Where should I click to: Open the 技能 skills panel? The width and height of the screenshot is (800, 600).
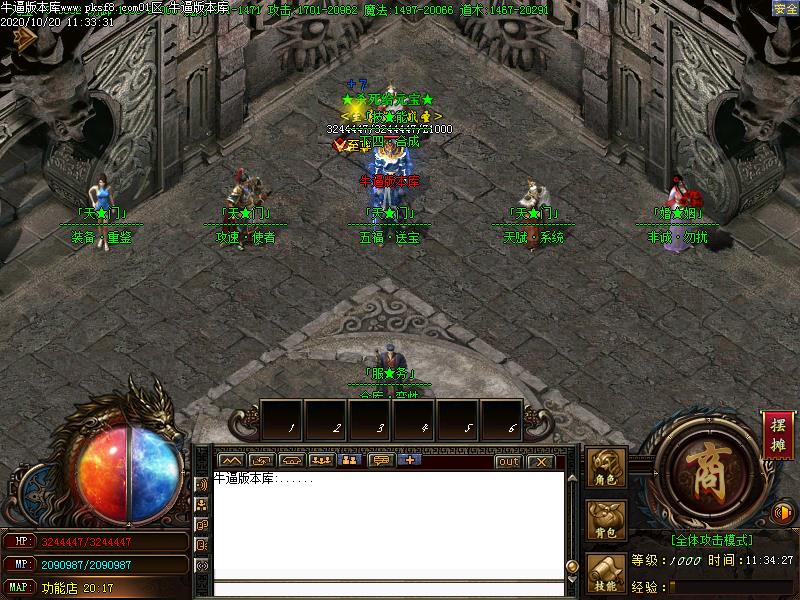pyautogui.click(x=607, y=572)
